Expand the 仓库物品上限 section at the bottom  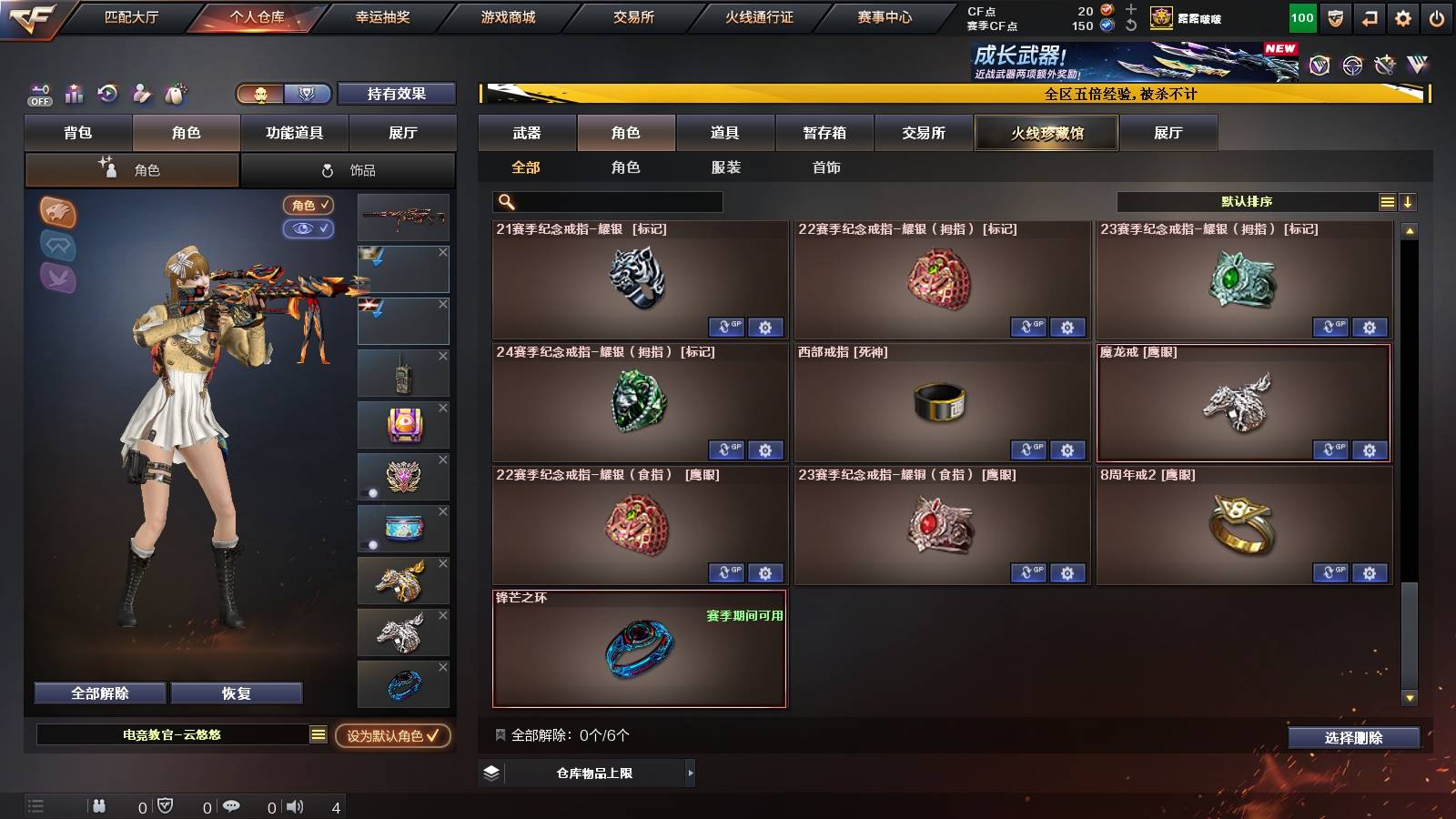tap(689, 772)
